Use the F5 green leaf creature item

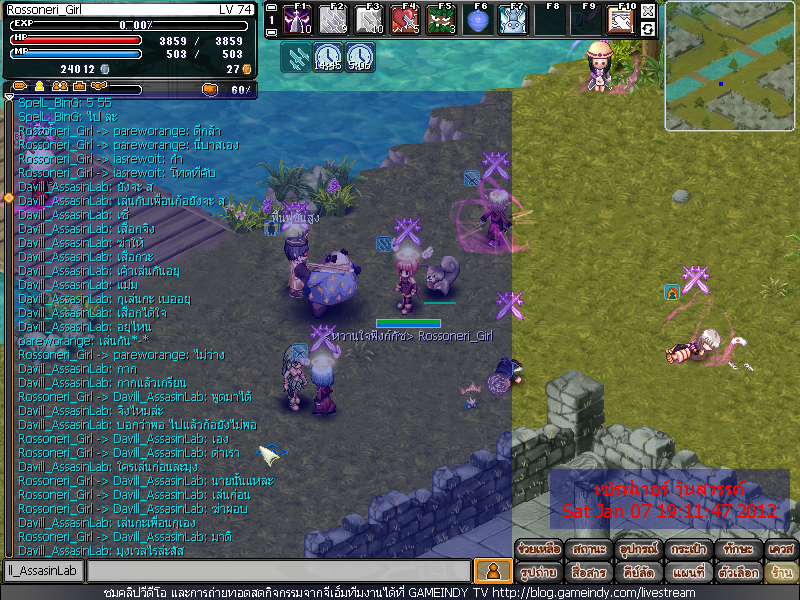tap(441, 20)
